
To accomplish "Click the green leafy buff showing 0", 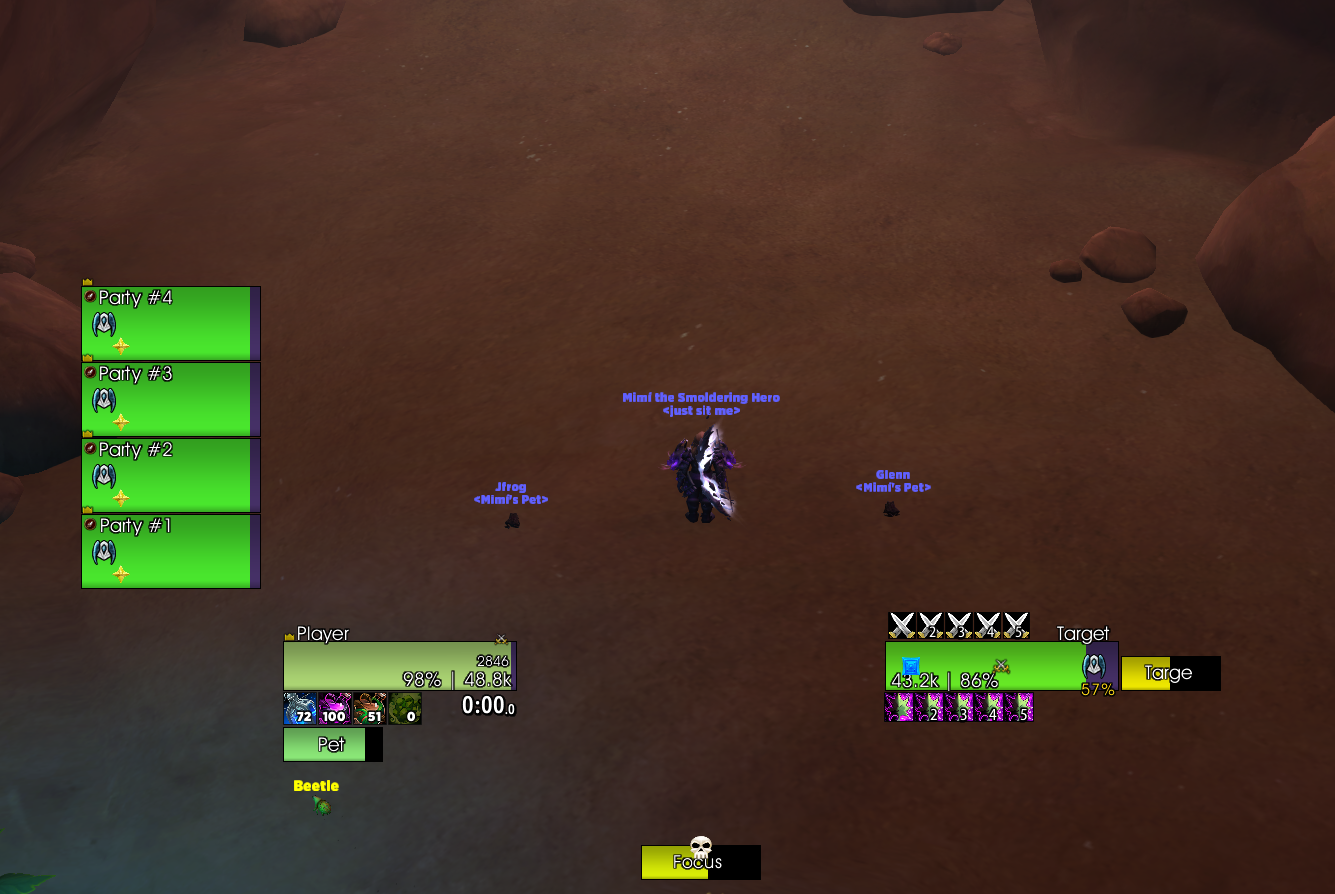I will click(405, 709).
